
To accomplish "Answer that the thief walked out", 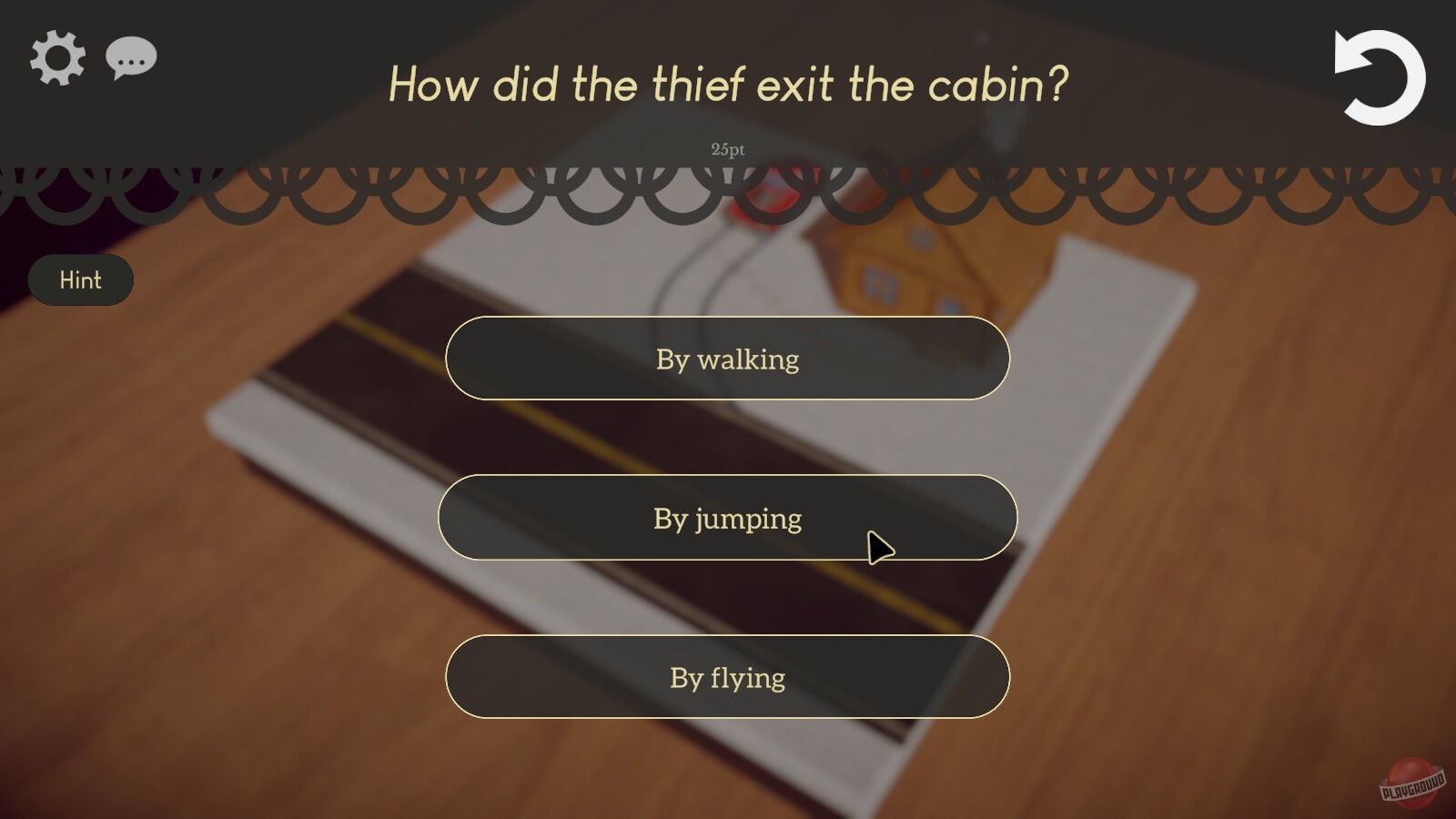I will point(726,359).
